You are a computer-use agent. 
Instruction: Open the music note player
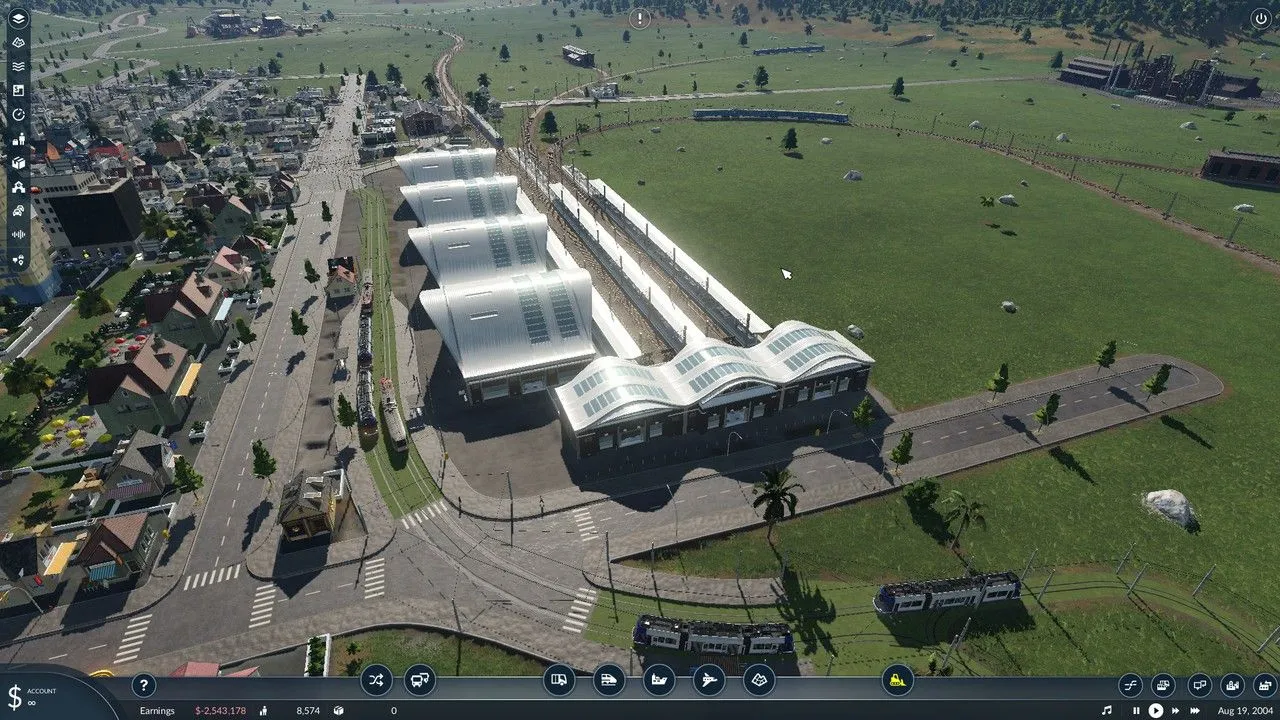[x=1107, y=711]
